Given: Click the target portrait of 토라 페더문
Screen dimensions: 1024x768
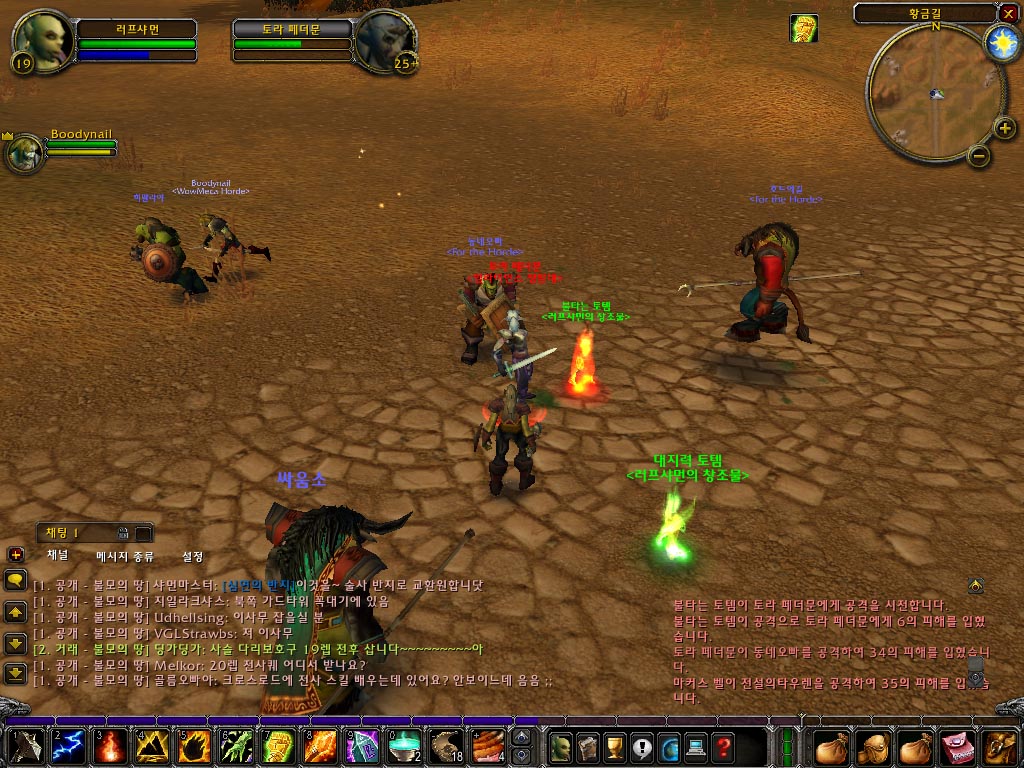Looking at the screenshot, I should tap(386, 42).
